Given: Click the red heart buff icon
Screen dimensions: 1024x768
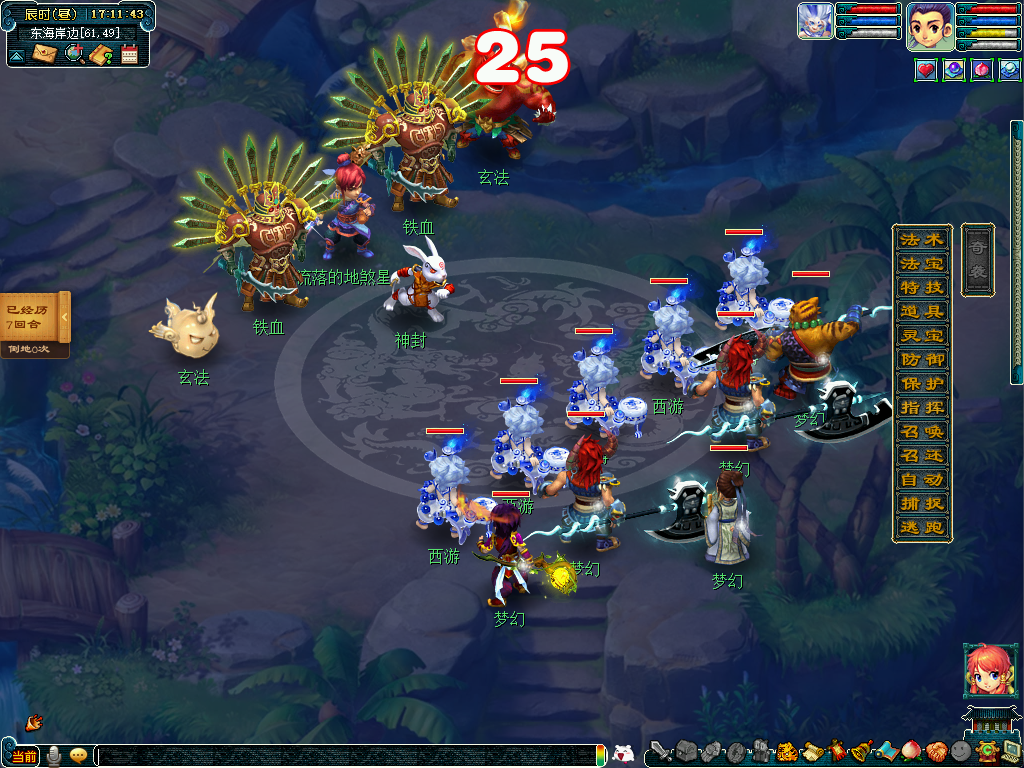Looking at the screenshot, I should [925, 71].
